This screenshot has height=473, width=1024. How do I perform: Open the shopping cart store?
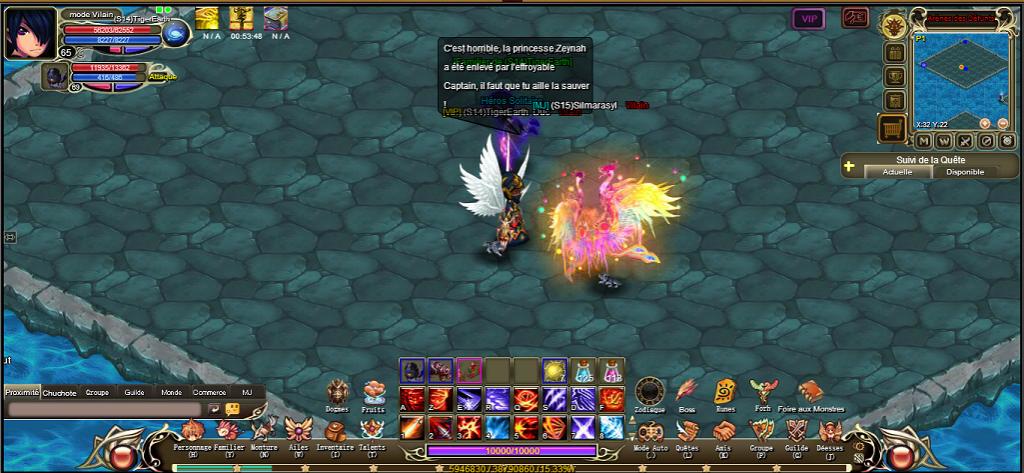(893, 127)
